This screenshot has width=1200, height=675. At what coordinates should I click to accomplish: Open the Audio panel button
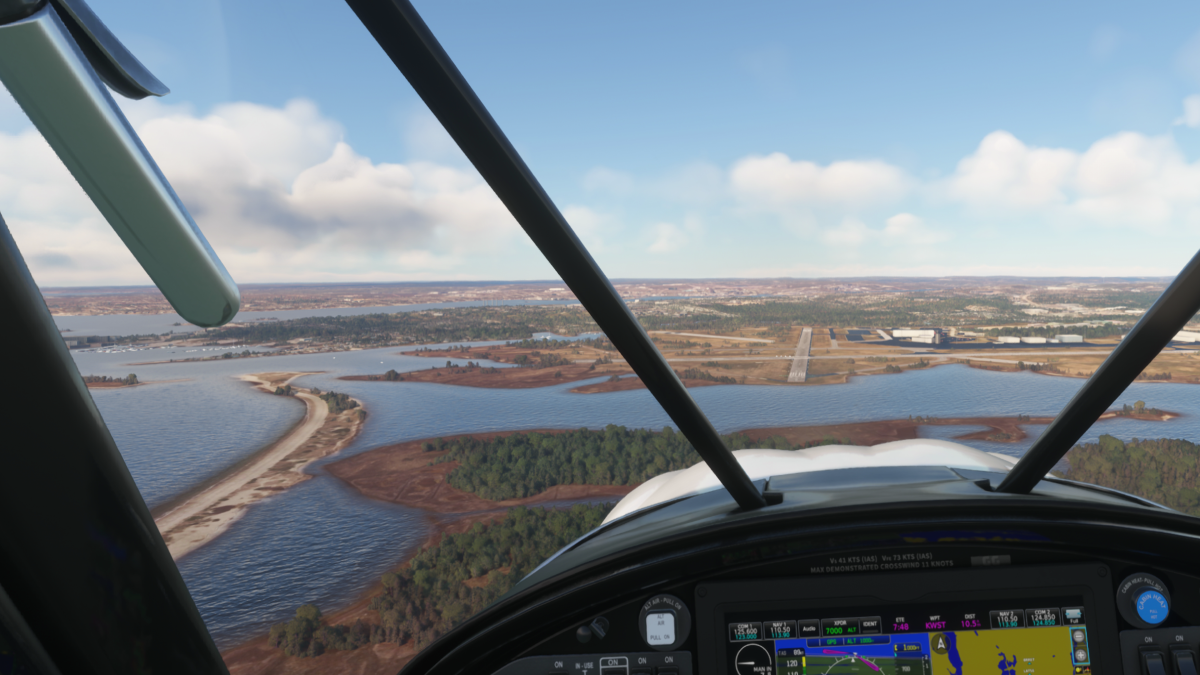(x=809, y=629)
